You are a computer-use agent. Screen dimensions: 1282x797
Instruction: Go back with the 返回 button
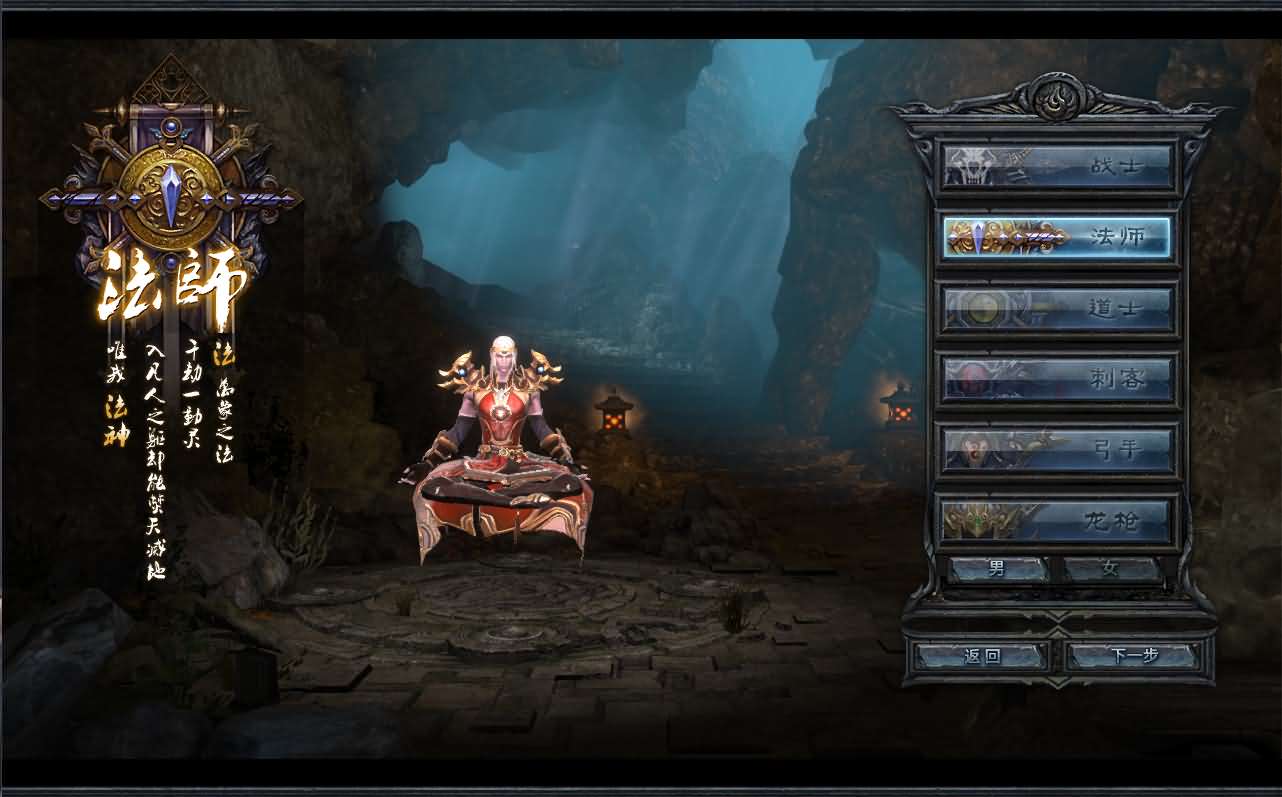coord(981,656)
